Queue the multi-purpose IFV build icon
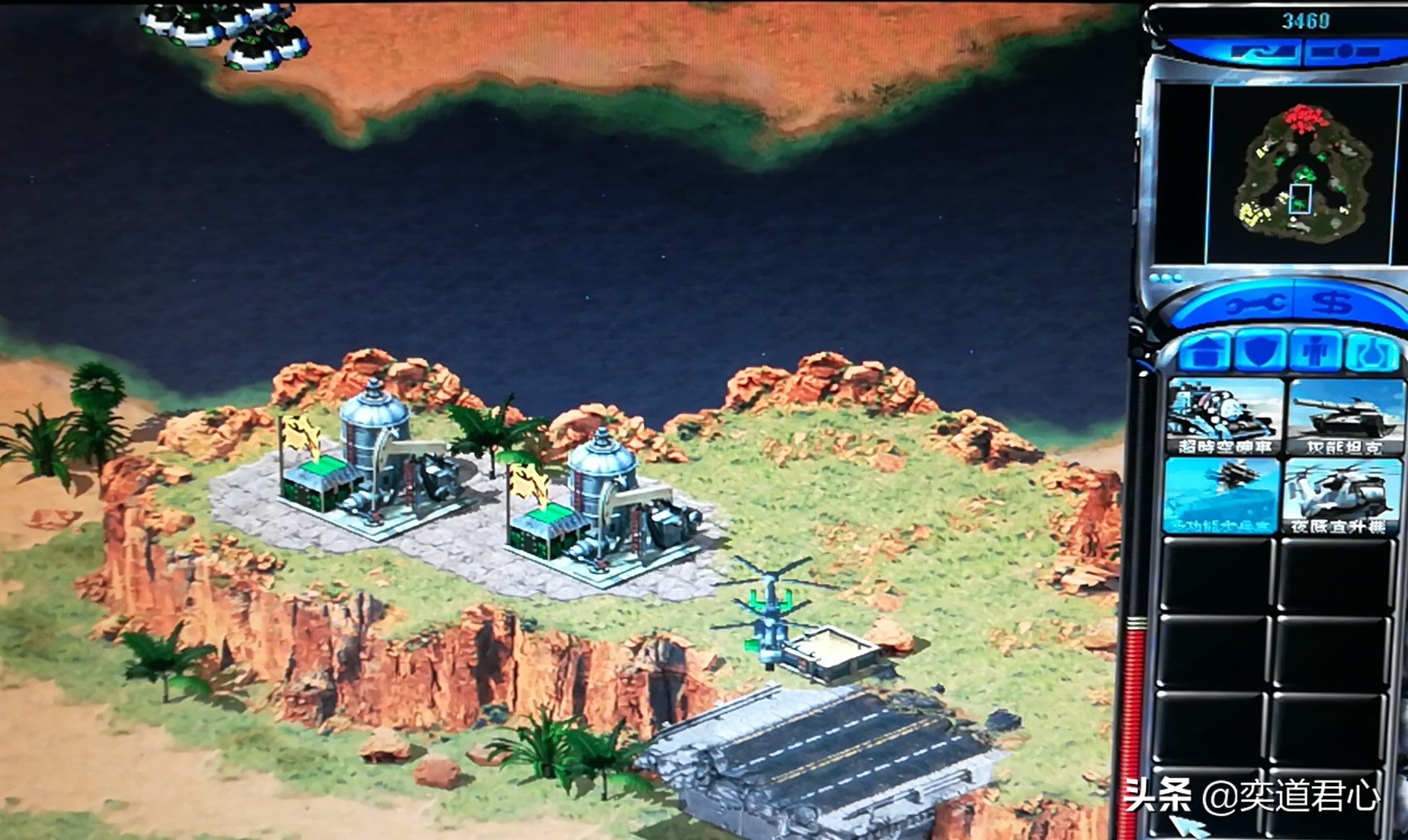1408x840 pixels. [x=1222, y=494]
